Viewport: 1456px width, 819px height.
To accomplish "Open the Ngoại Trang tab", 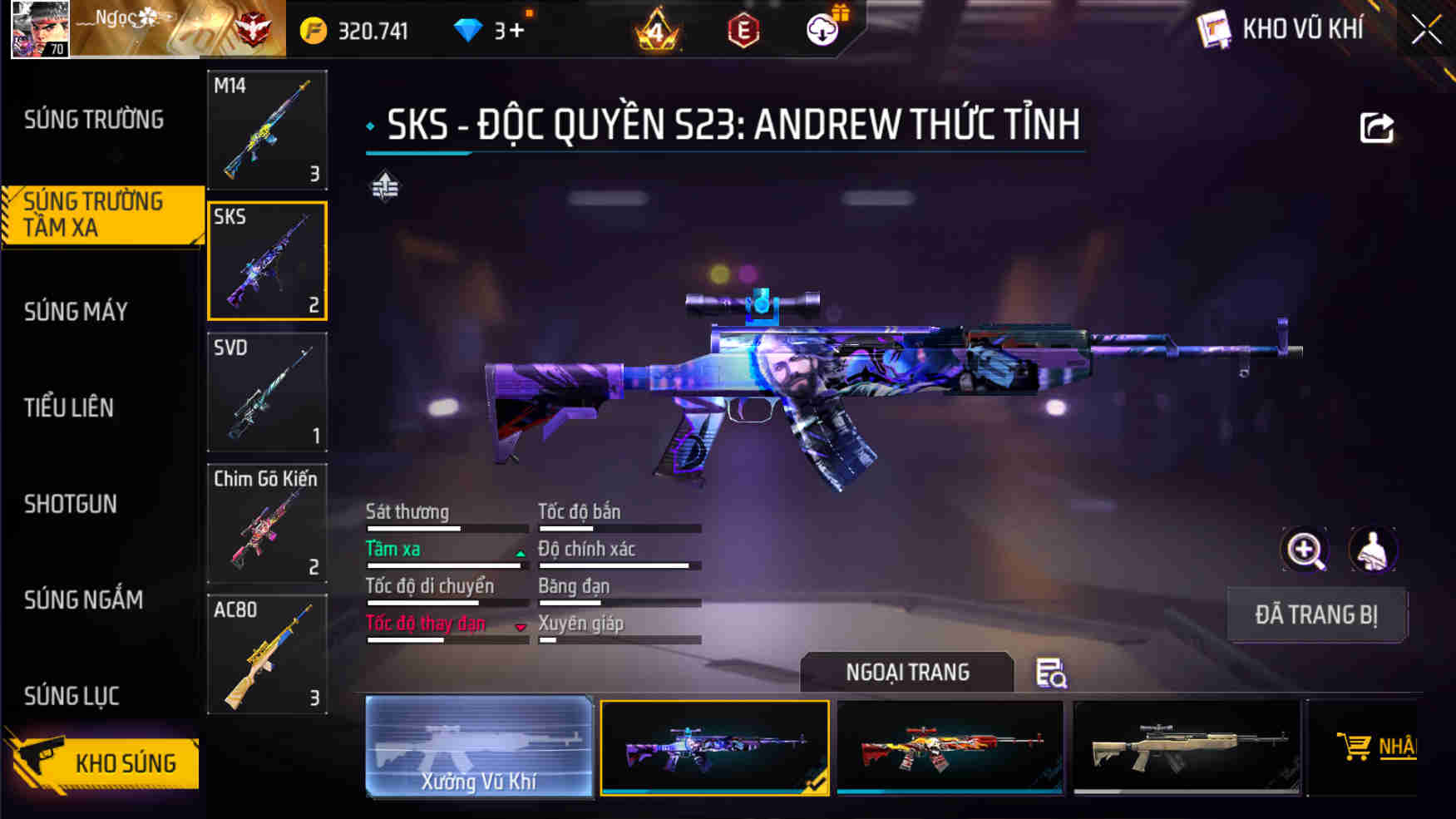I will [x=906, y=672].
